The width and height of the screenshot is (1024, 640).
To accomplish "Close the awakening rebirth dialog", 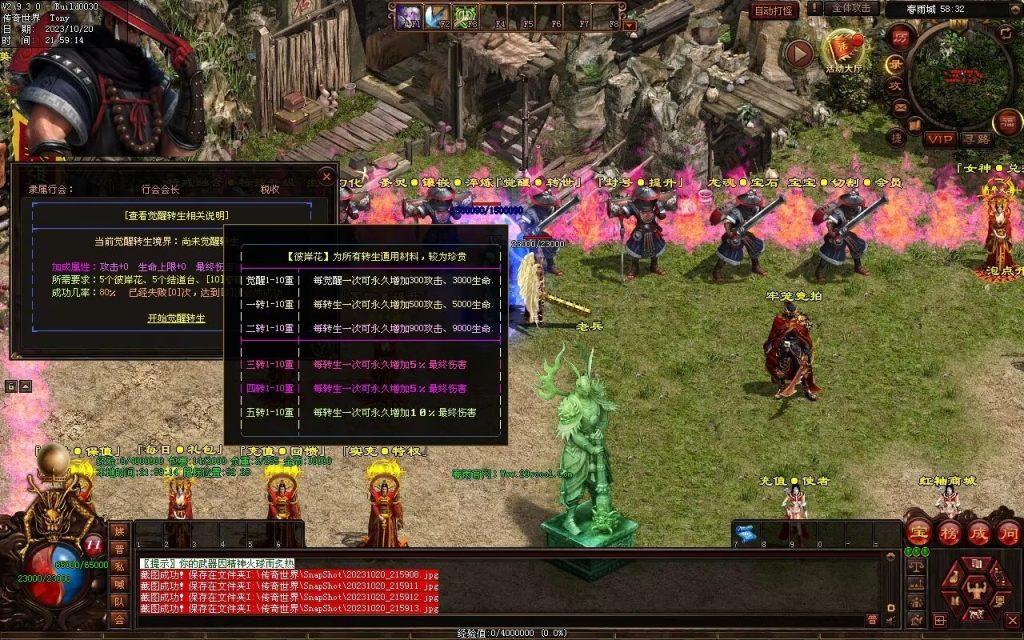I will [x=326, y=177].
